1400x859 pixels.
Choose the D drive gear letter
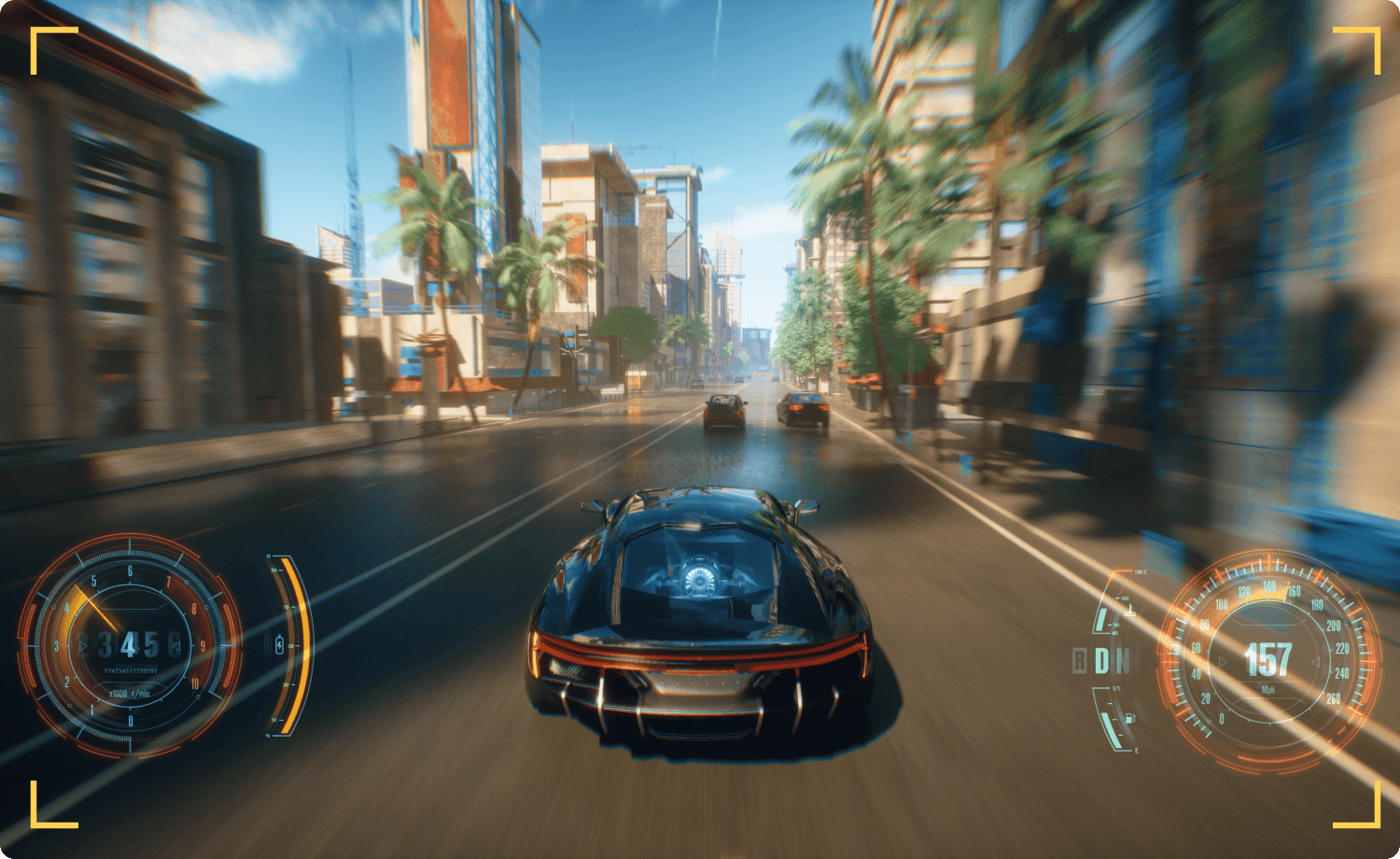pos(1102,661)
